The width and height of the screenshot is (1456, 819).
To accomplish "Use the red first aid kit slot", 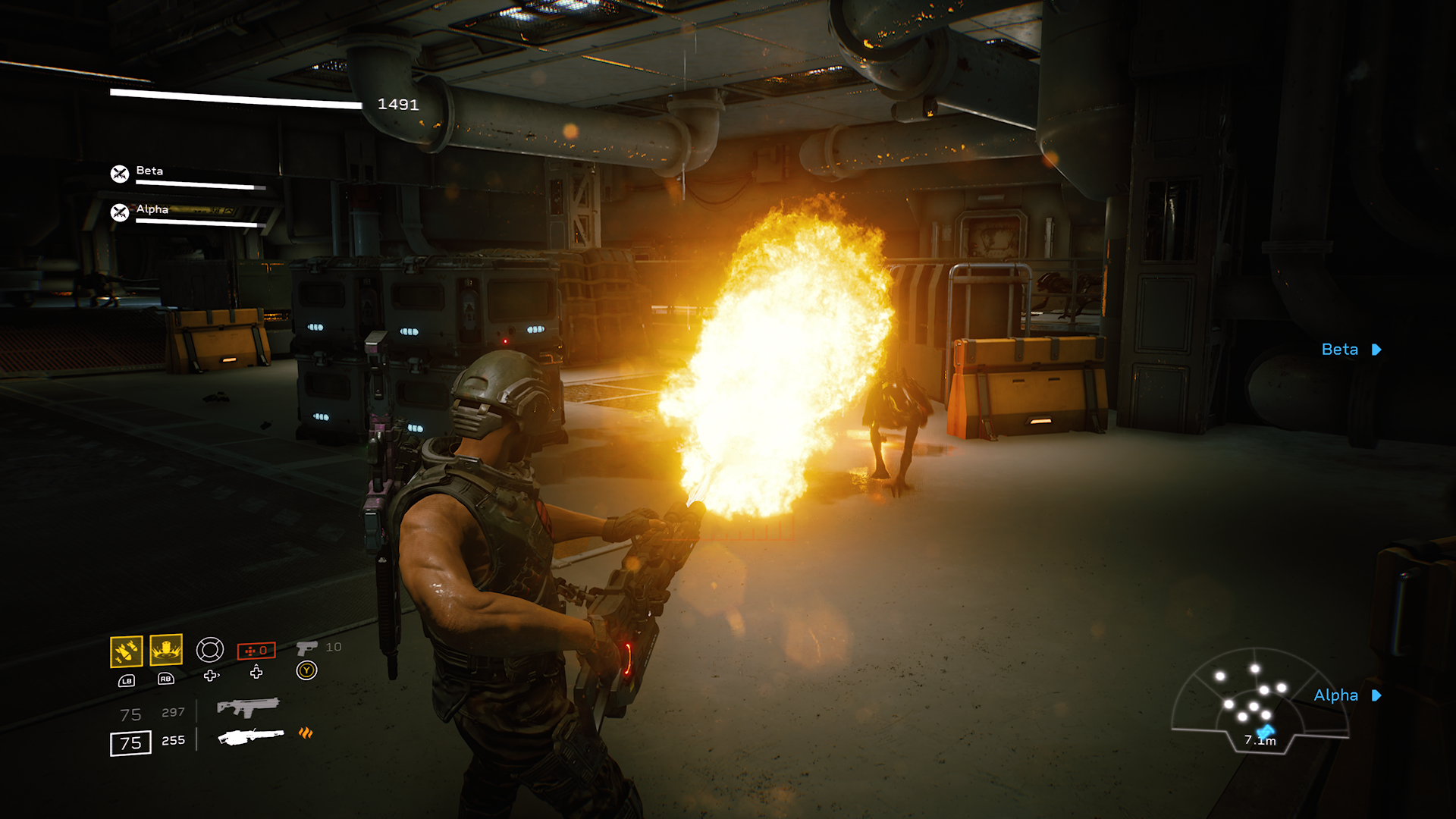I will (x=256, y=651).
